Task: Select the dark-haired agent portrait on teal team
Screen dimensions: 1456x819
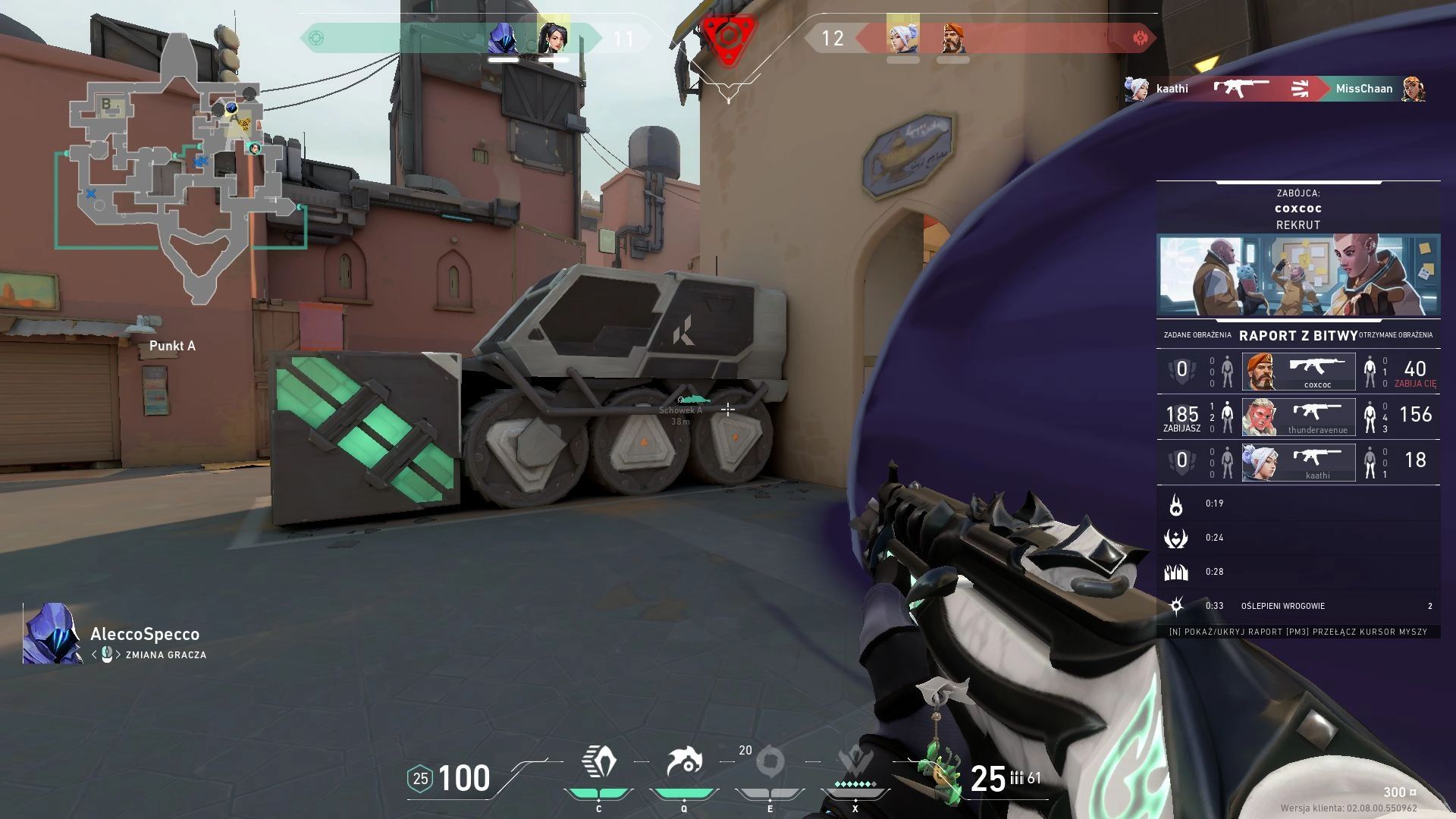Action: click(553, 38)
